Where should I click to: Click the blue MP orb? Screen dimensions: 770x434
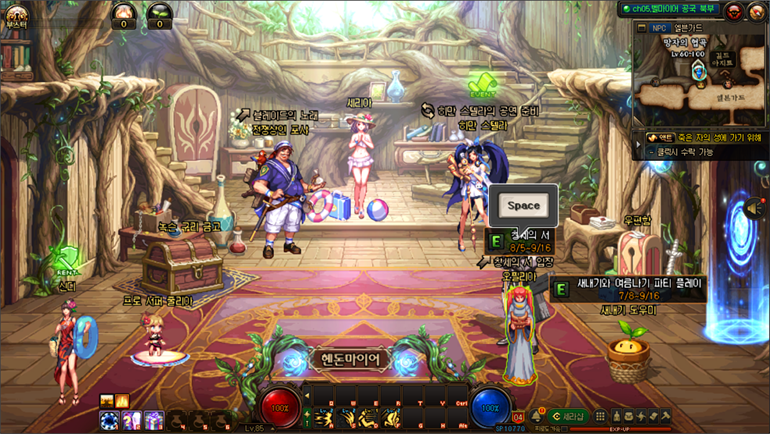click(x=490, y=408)
